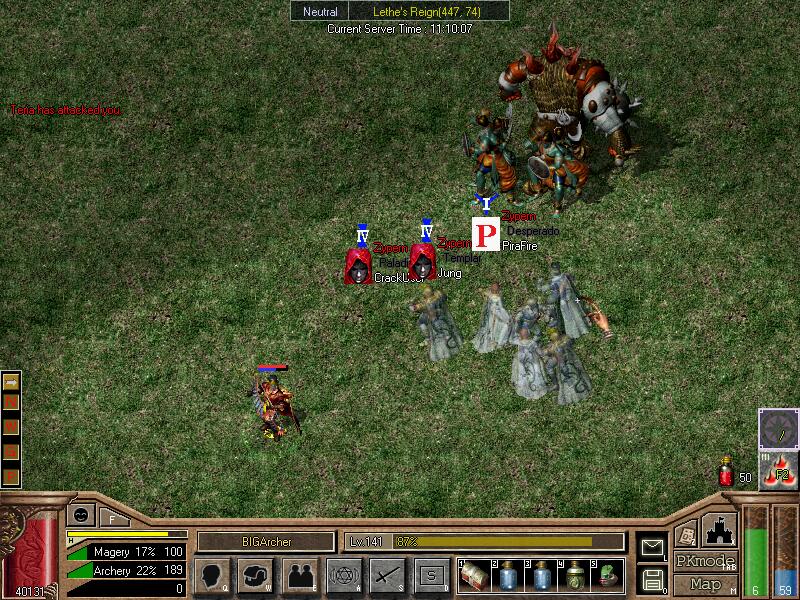Click the smiley face emotion button
Screen dimensions: 800x600
click(x=79, y=514)
